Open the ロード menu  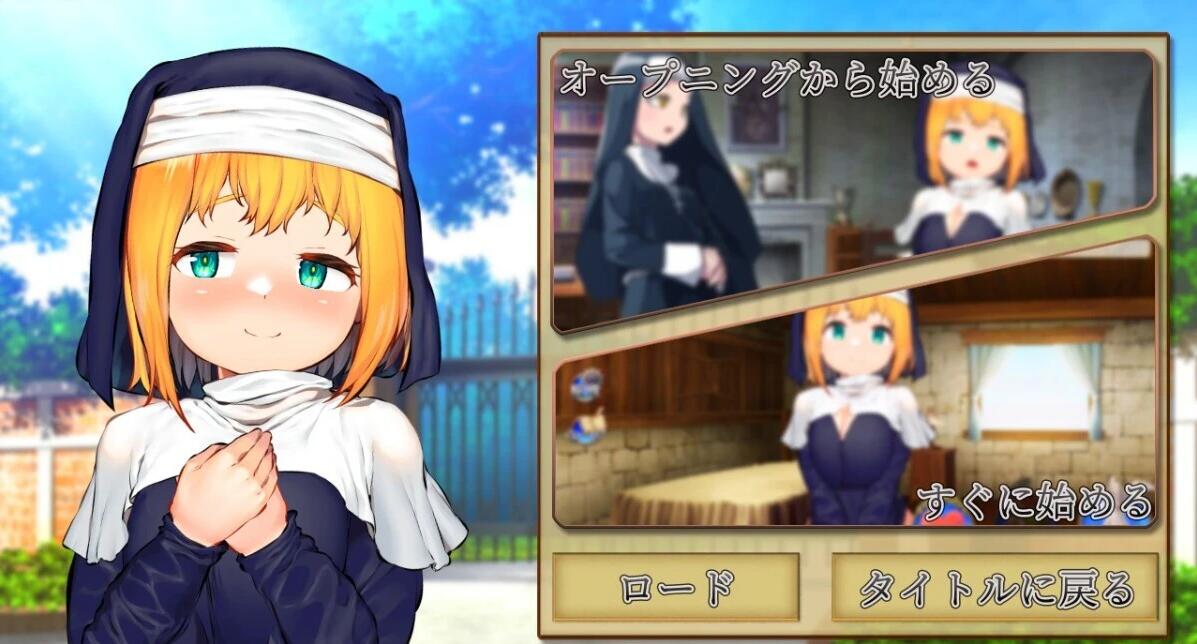tap(676, 588)
